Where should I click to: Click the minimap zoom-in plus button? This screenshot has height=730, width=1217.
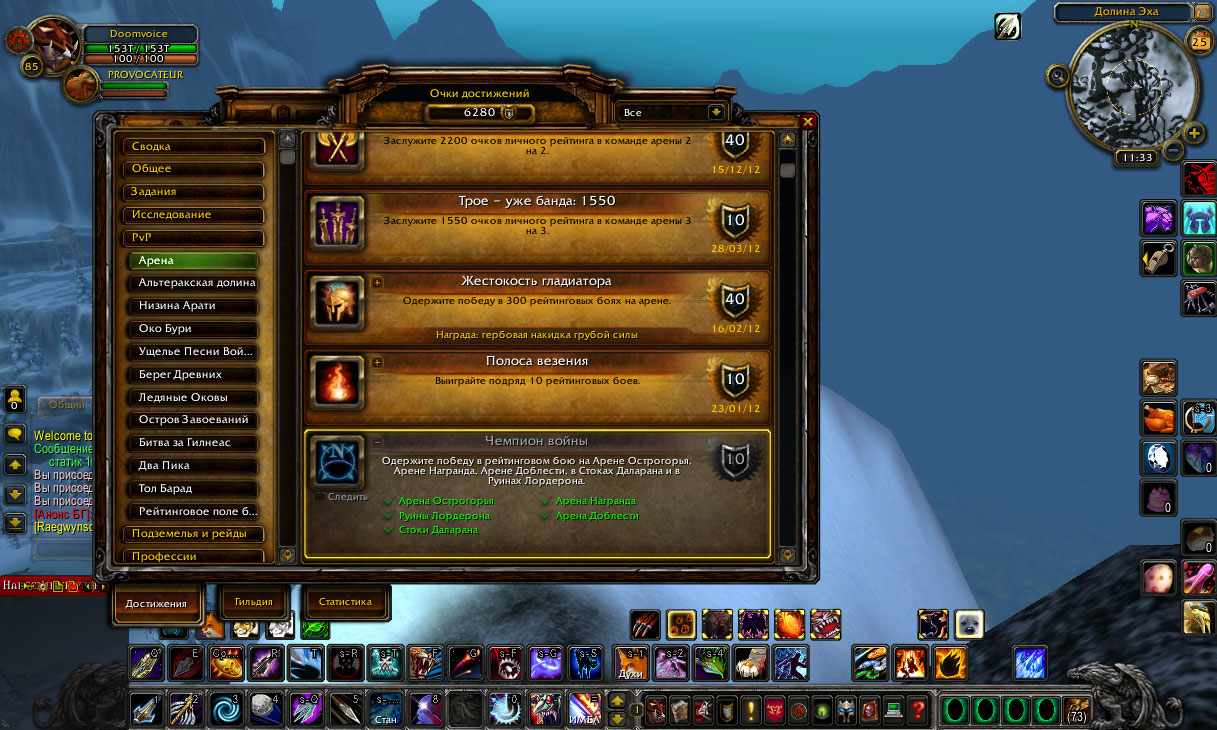1194,133
